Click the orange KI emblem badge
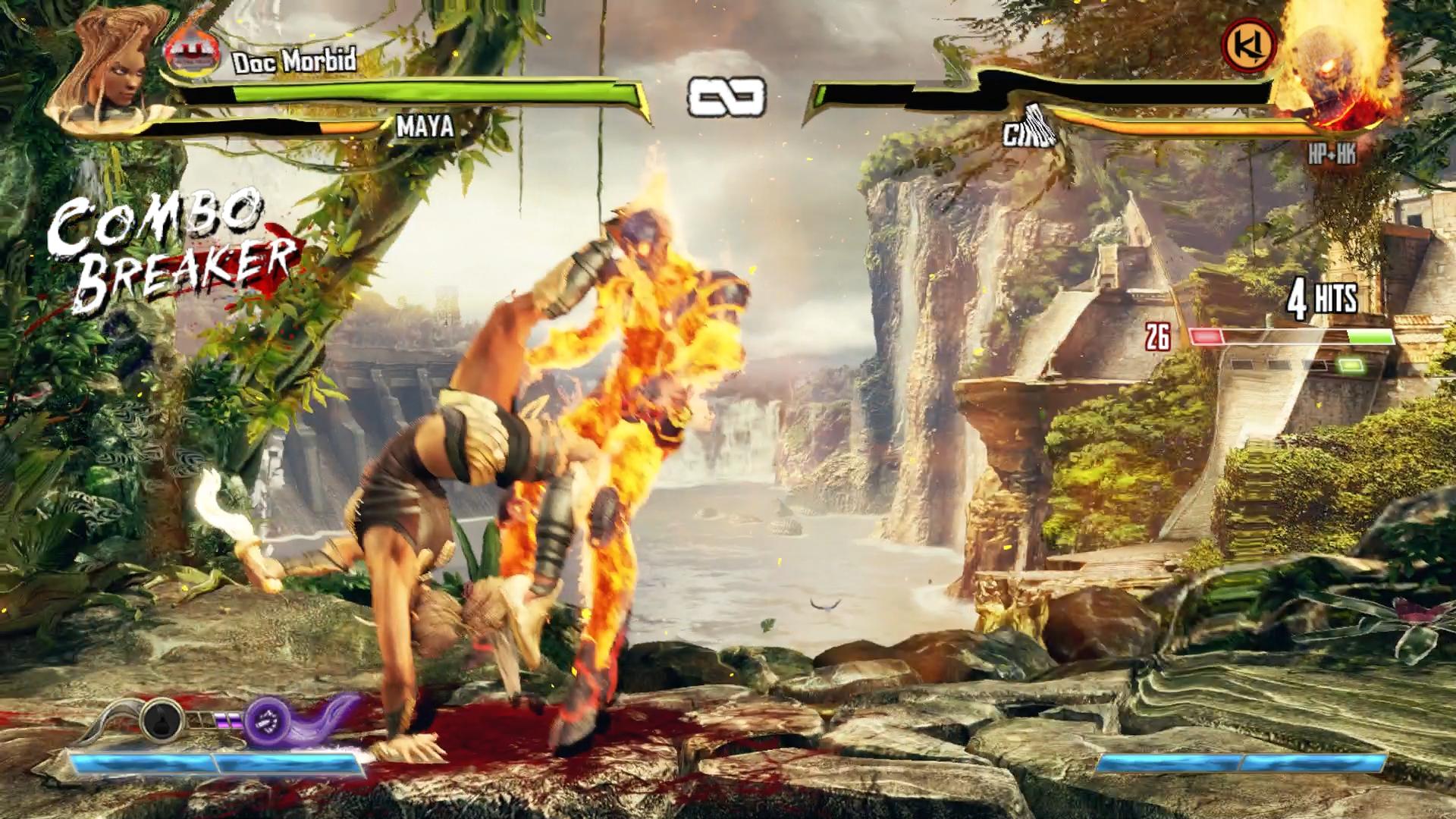 click(1249, 45)
